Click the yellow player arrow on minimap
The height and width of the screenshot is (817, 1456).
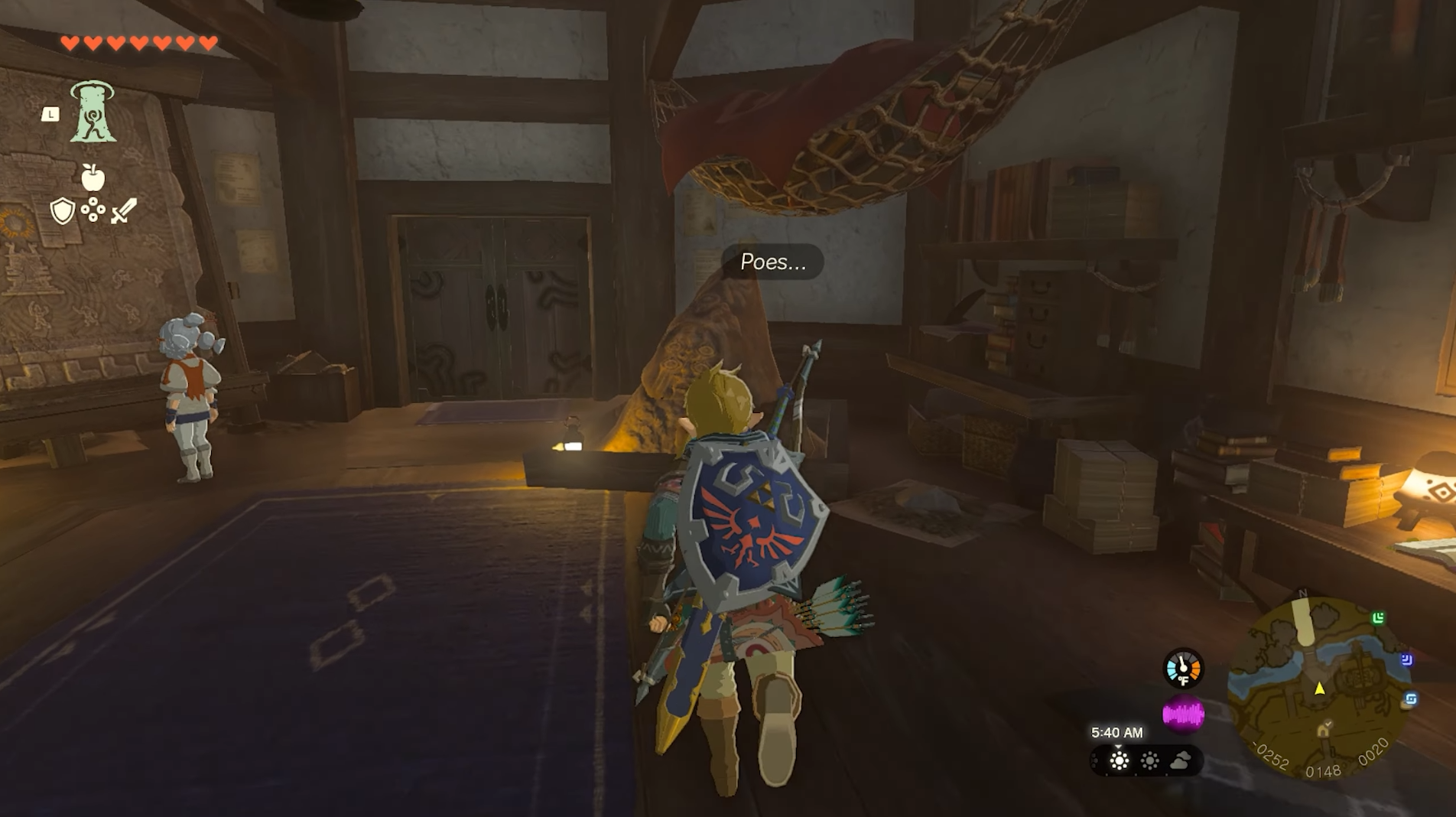click(x=1319, y=688)
